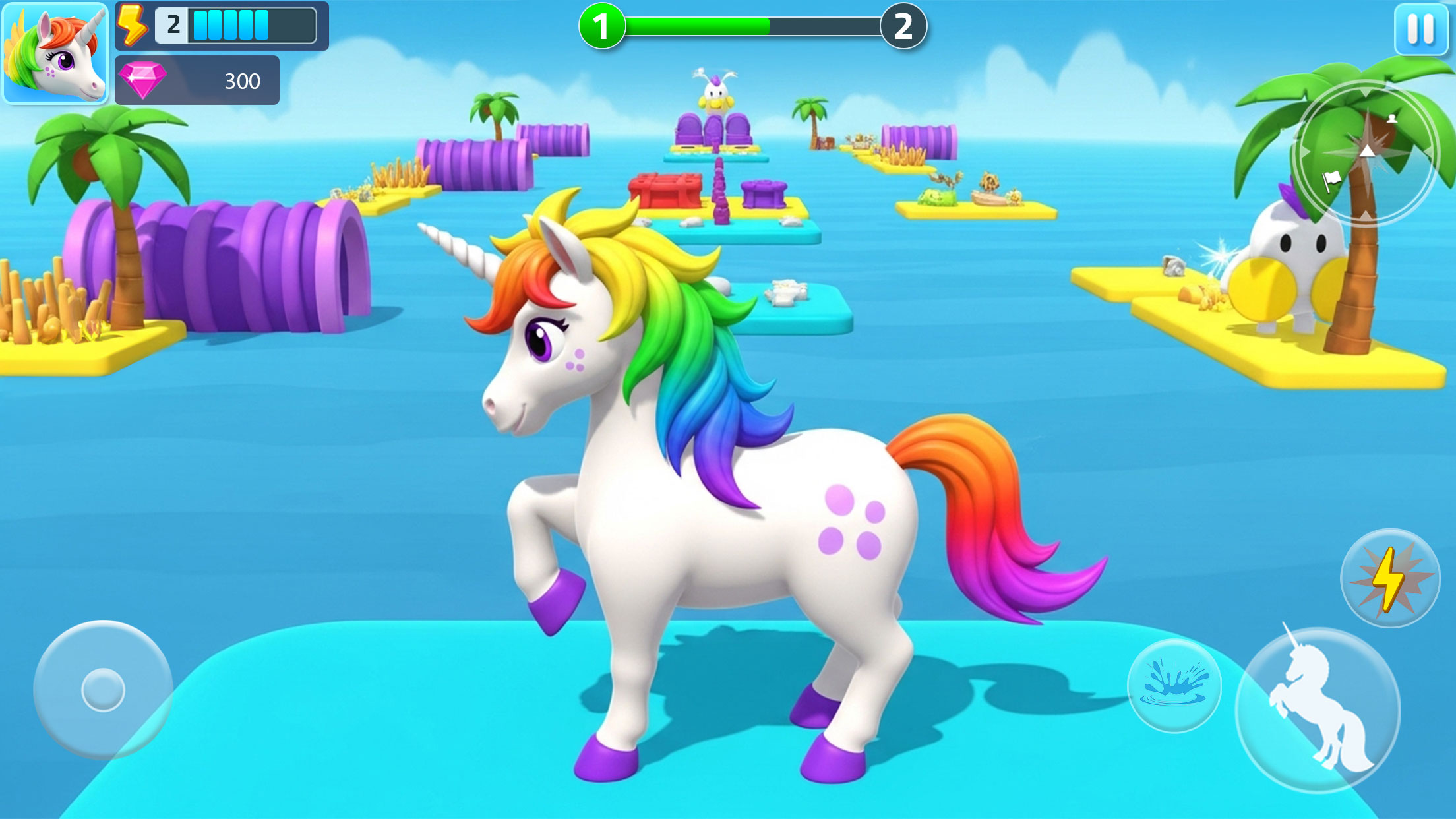Open the player profile from the avatar frame

pos(57,57)
